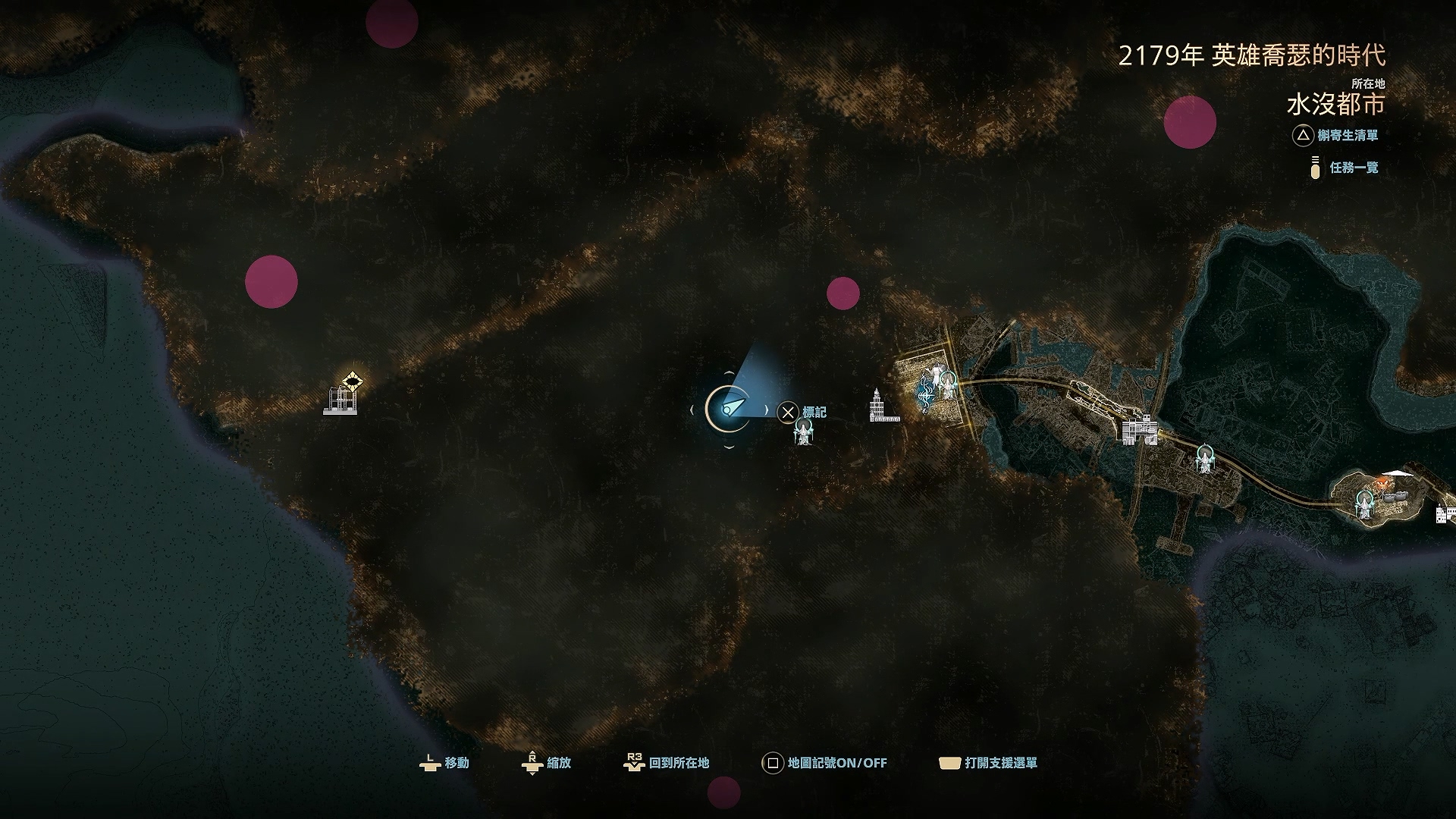Screen dimensions: 1456x819
Task: Choose the statue marker beside the 標記 label
Action: pyautogui.click(x=804, y=433)
